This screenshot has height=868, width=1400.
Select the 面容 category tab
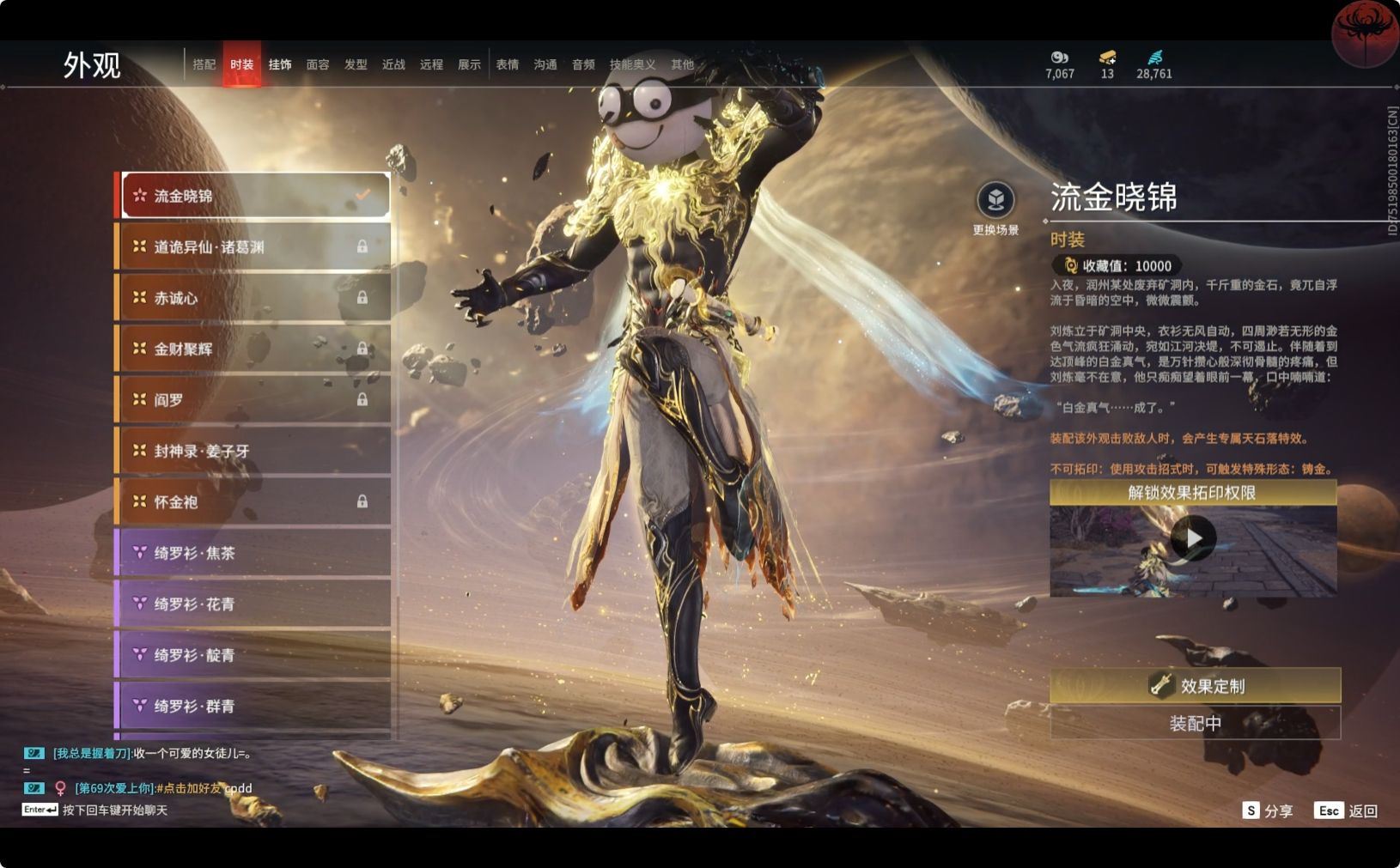[x=318, y=64]
